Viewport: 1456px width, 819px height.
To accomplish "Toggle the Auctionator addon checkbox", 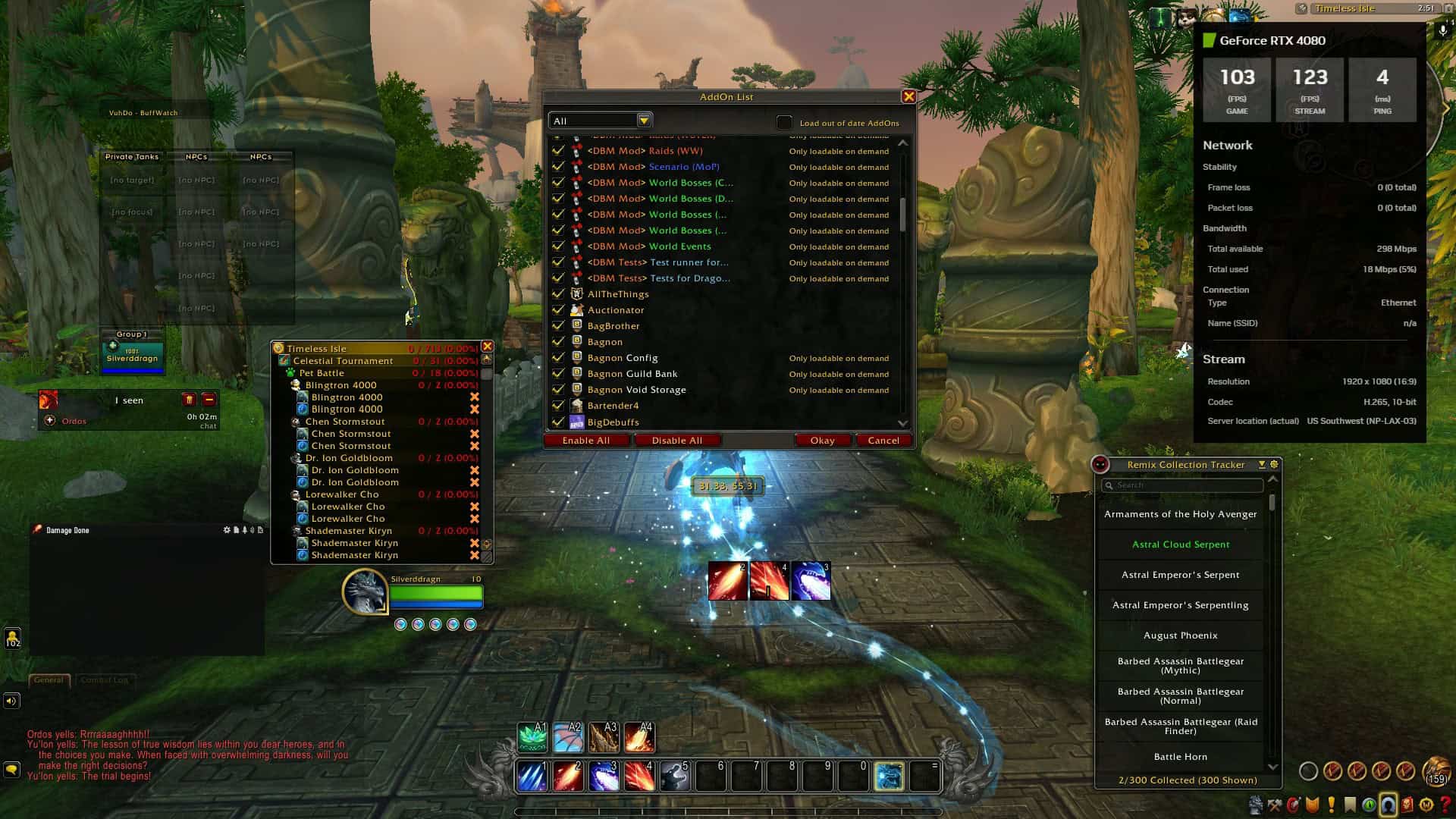I will tap(559, 310).
